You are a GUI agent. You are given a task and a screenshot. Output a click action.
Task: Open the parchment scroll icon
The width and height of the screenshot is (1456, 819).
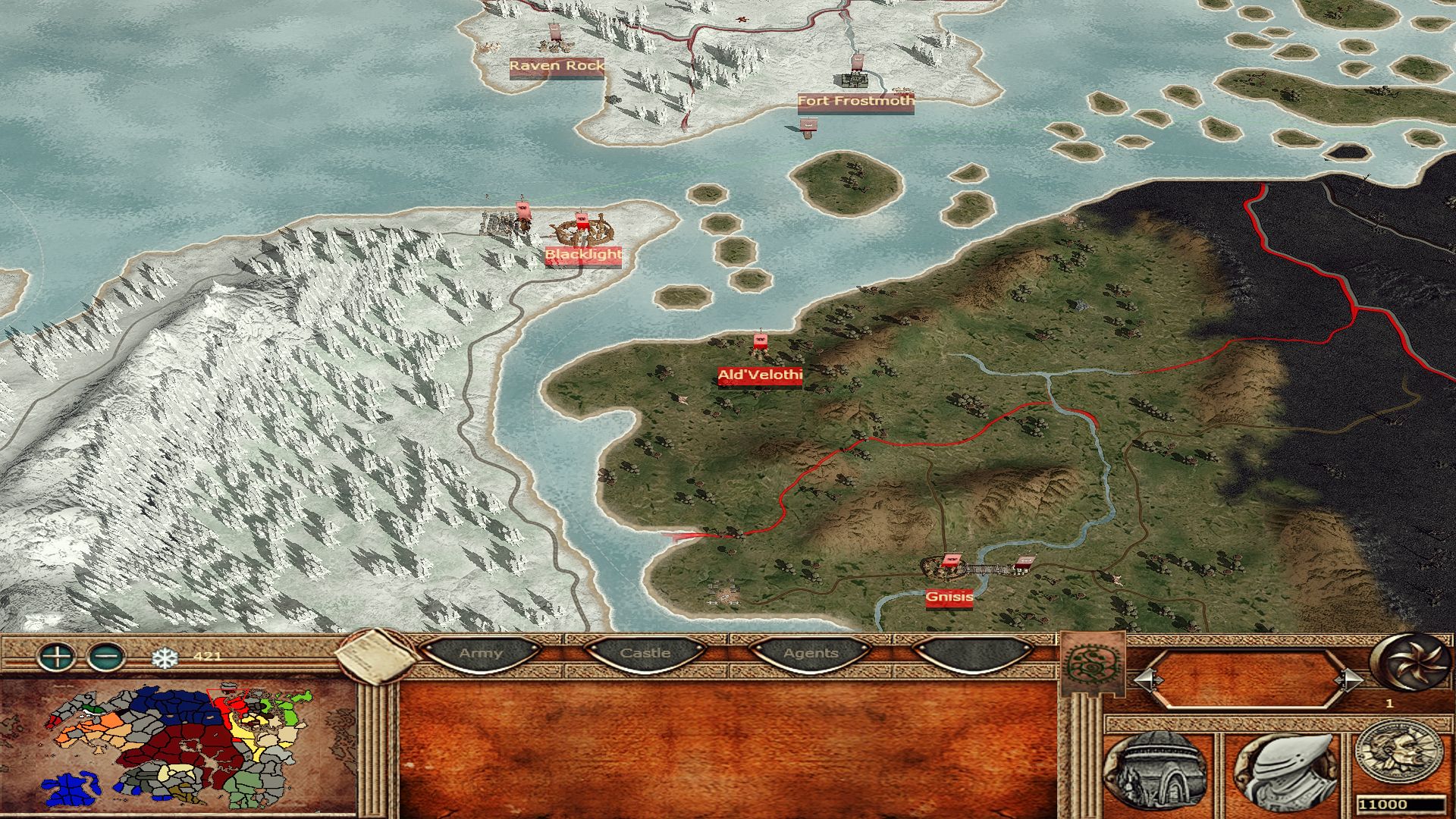click(376, 657)
